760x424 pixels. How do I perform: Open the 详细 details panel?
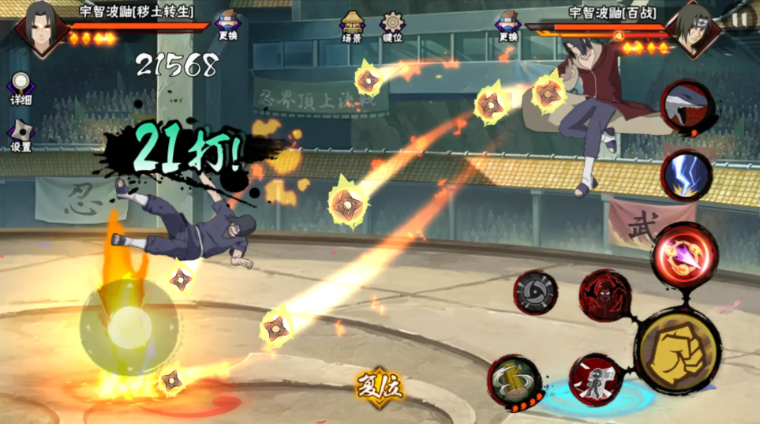(x=20, y=88)
